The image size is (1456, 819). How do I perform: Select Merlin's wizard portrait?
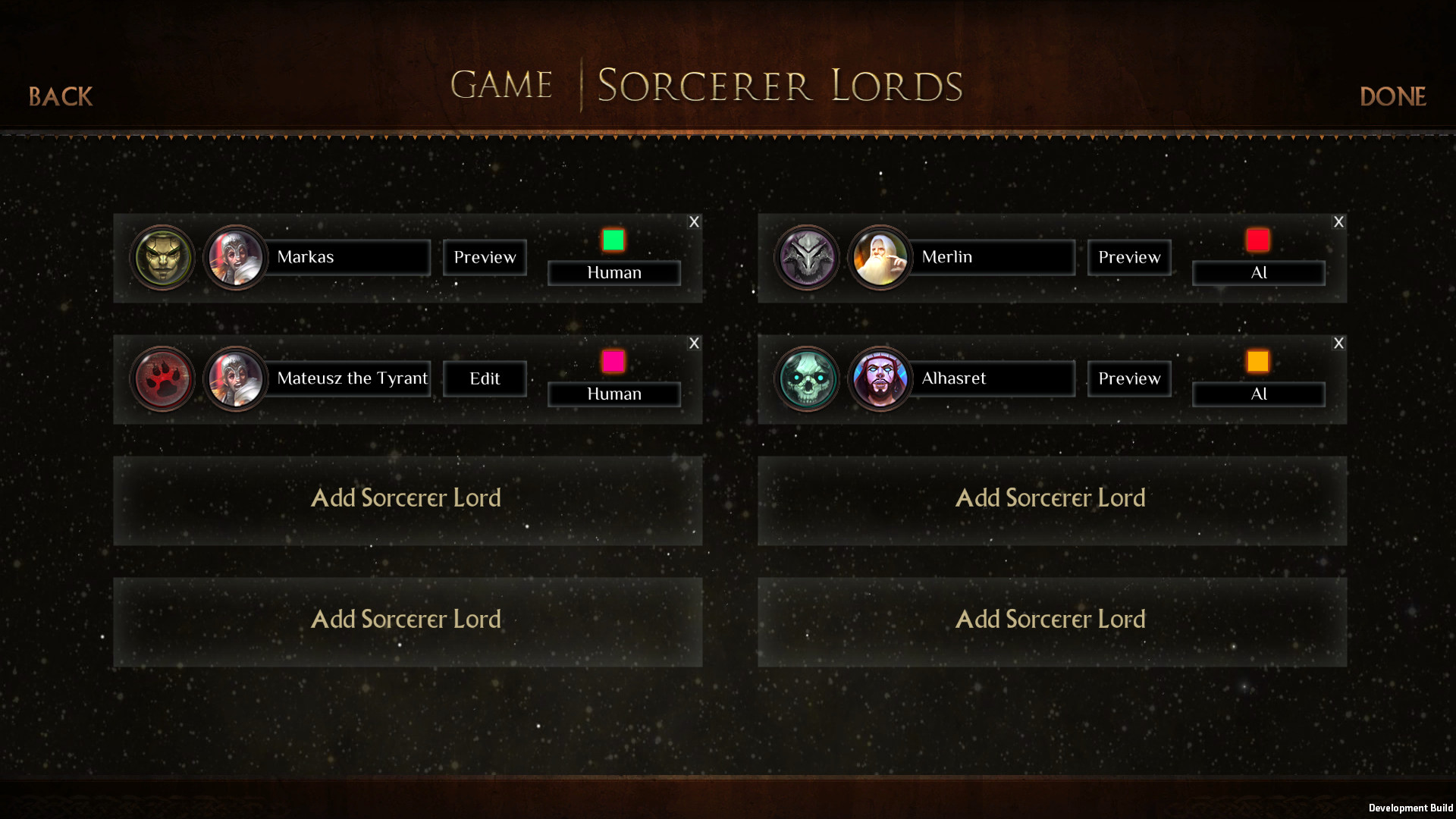coord(880,257)
